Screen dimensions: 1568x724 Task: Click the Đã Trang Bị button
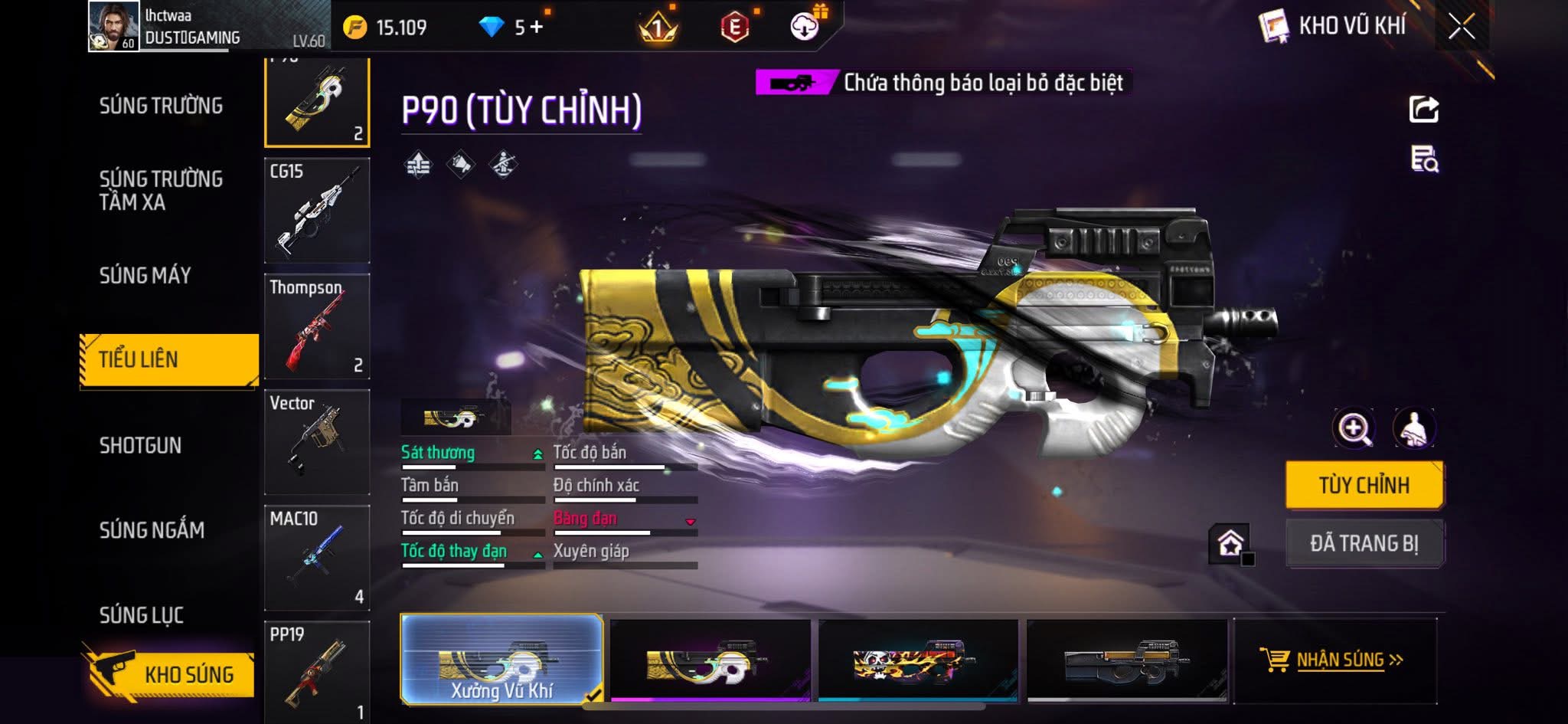point(1364,543)
